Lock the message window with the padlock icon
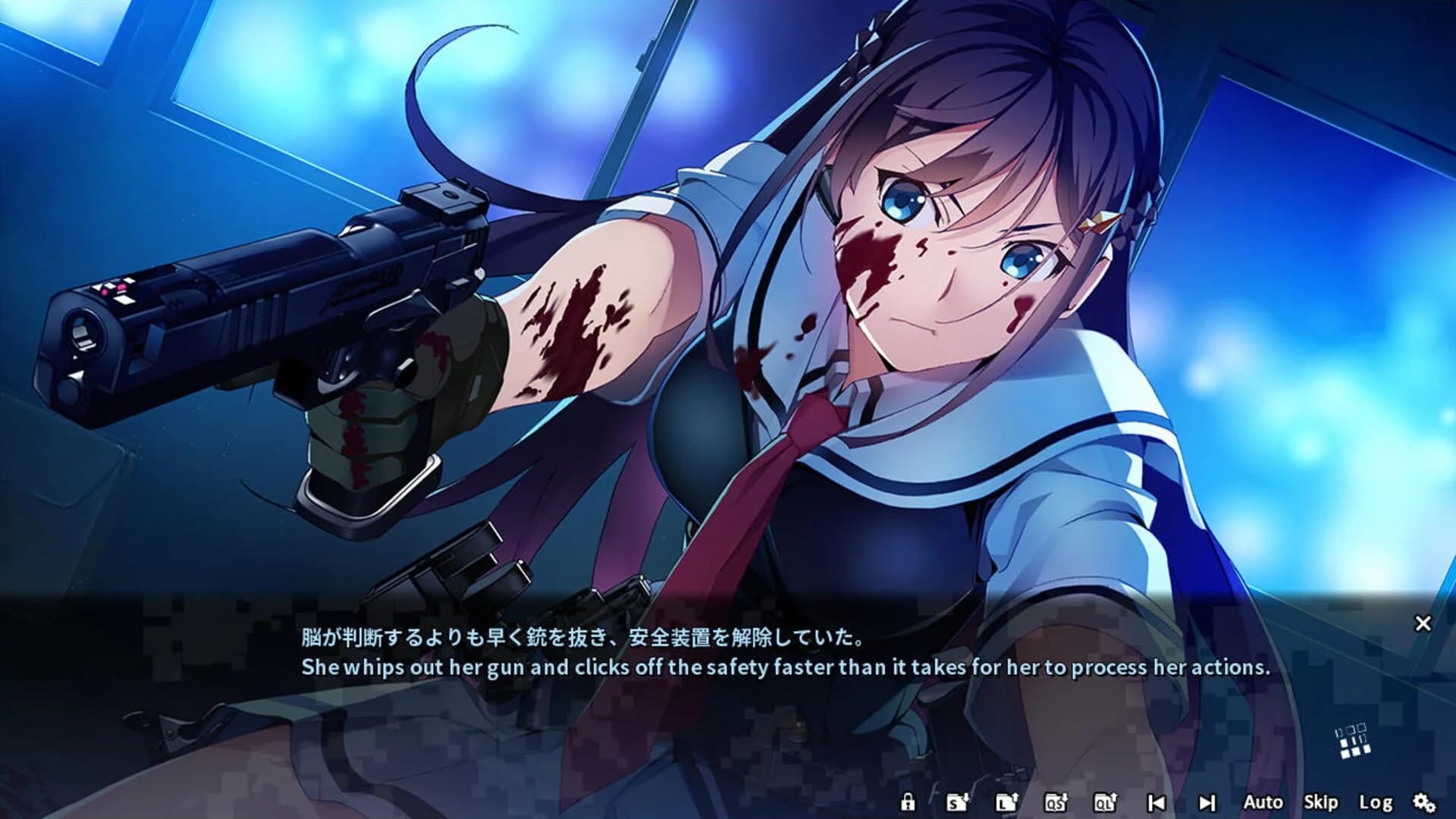The width and height of the screenshot is (1456, 819). tap(908, 802)
